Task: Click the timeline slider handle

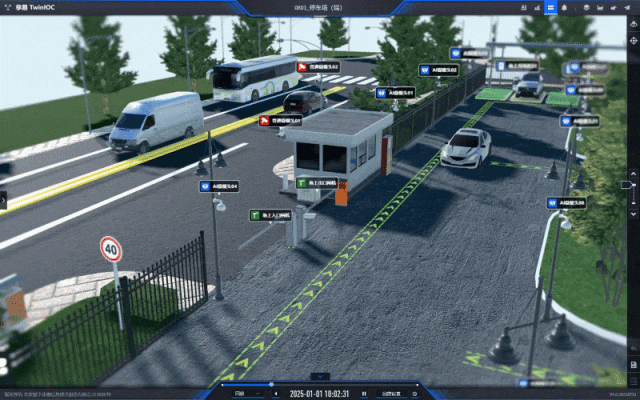Action: pos(270,384)
